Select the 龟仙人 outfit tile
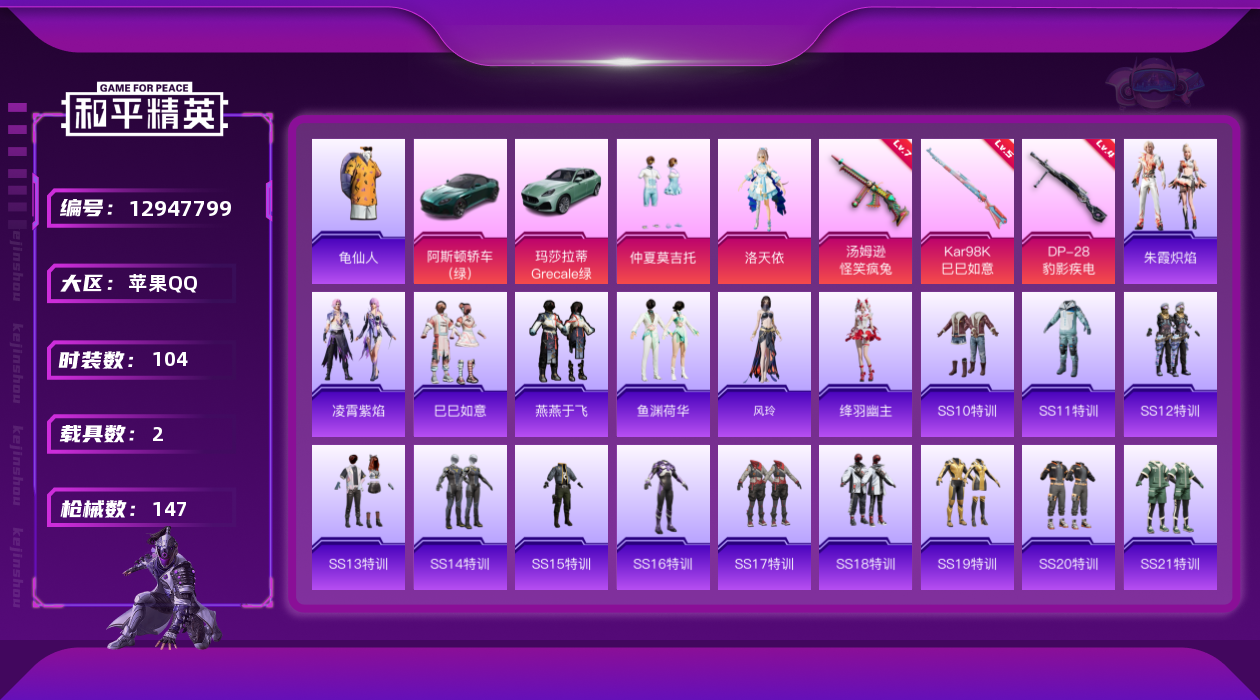 pyautogui.click(x=358, y=210)
